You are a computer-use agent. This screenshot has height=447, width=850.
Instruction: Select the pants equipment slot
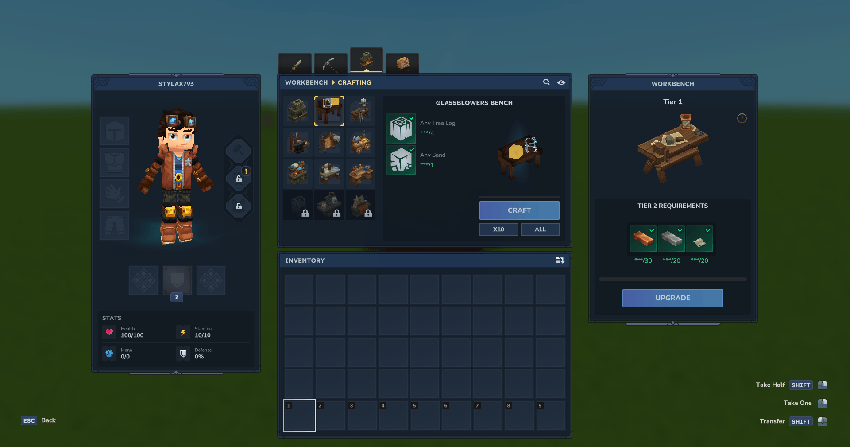click(114, 224)
